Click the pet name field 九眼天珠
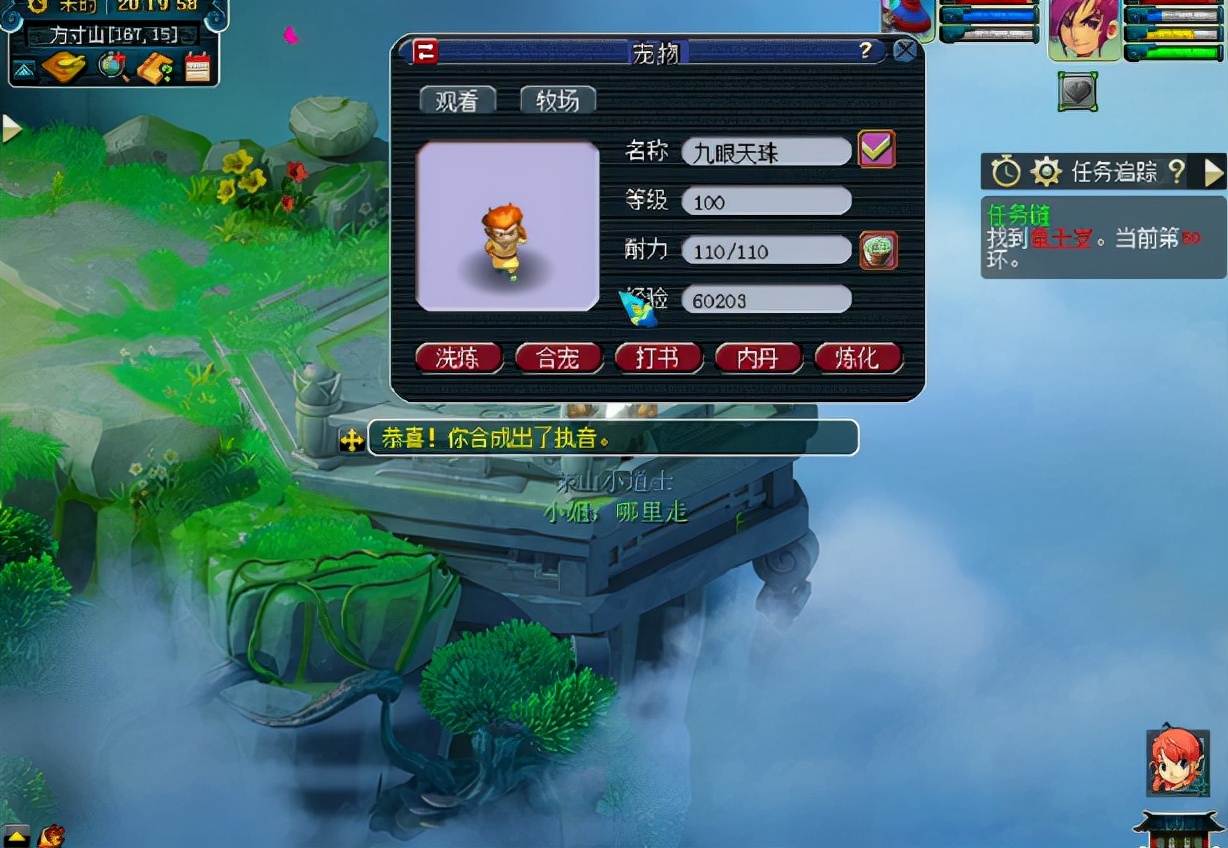1228x848 pixels. click(x=766, y=152)
